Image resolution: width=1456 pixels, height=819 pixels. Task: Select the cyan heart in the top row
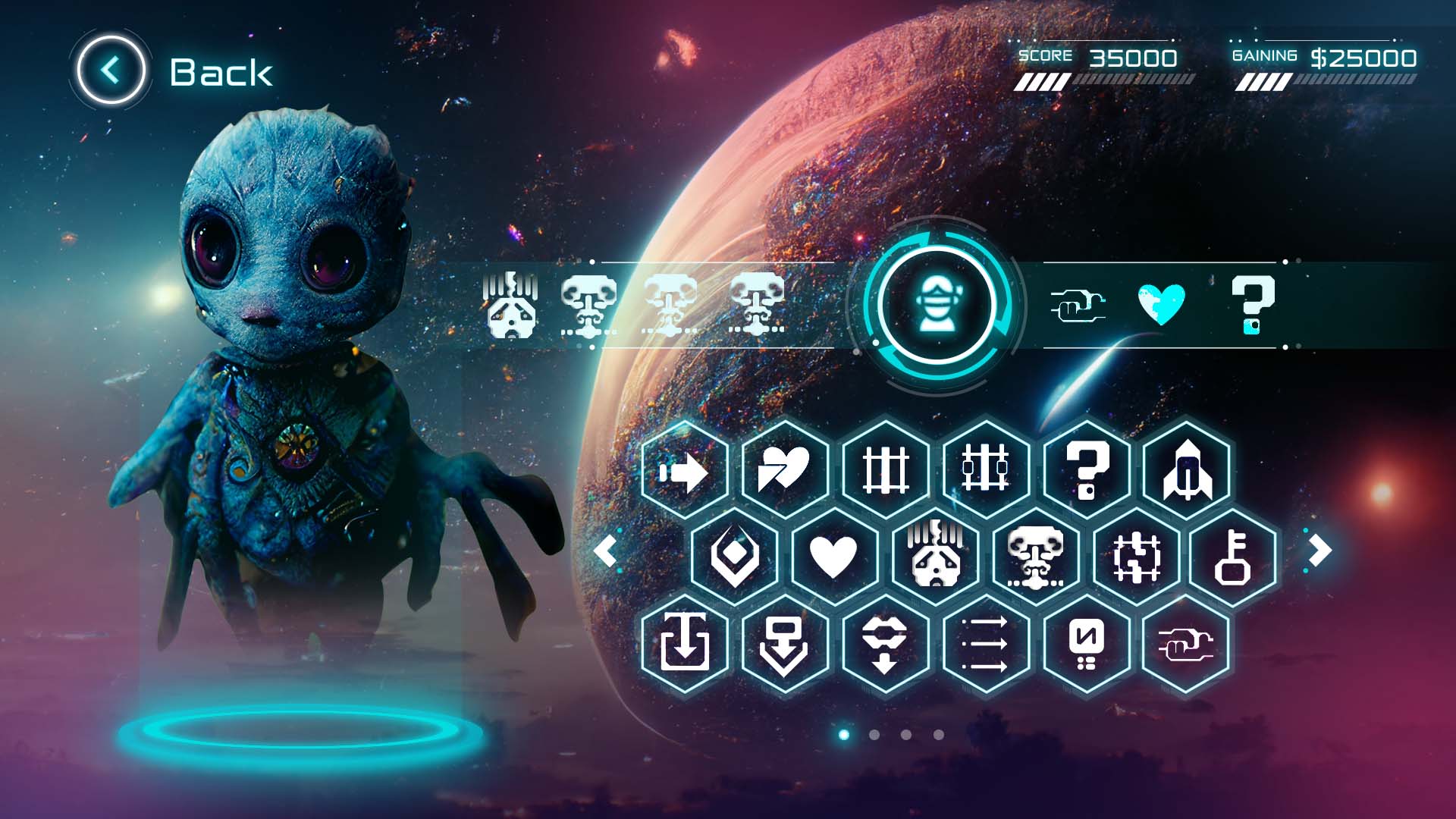[x=1161, y=304]
